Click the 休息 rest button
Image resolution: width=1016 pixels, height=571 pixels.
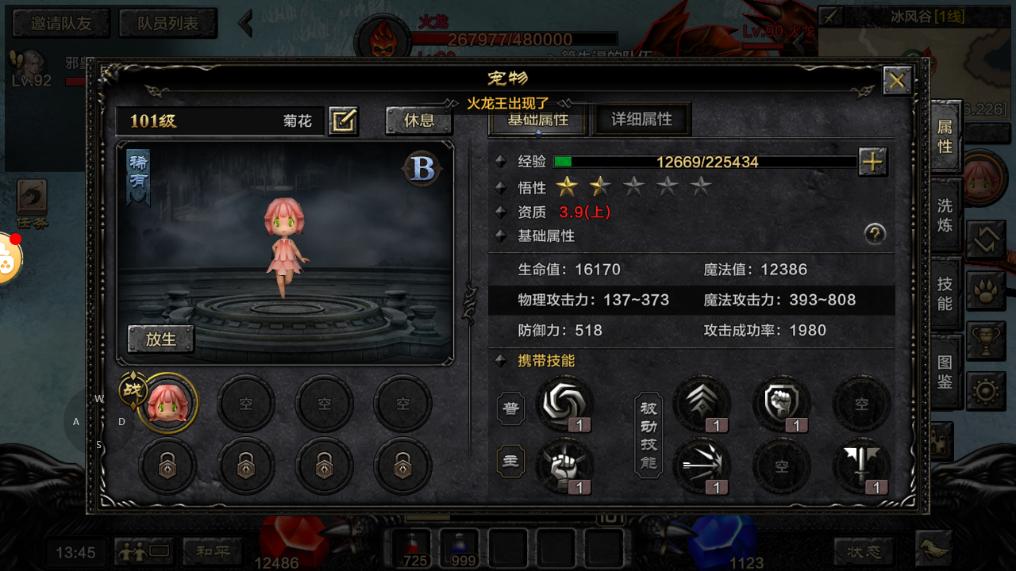419,120
